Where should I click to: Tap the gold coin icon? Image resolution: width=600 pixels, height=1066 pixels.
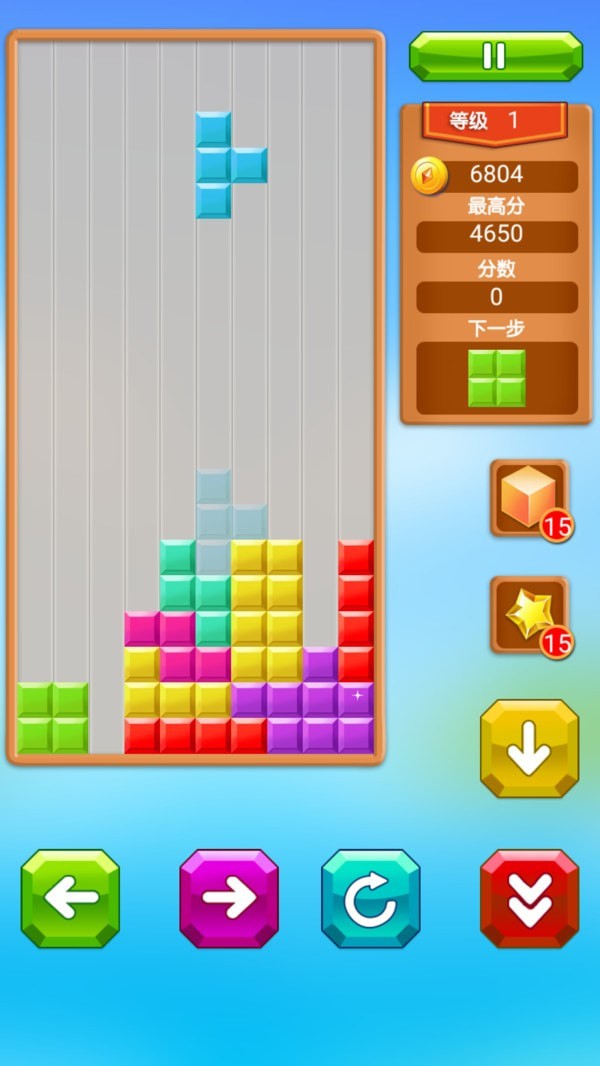pyautogui.click(x=429, y=176)
